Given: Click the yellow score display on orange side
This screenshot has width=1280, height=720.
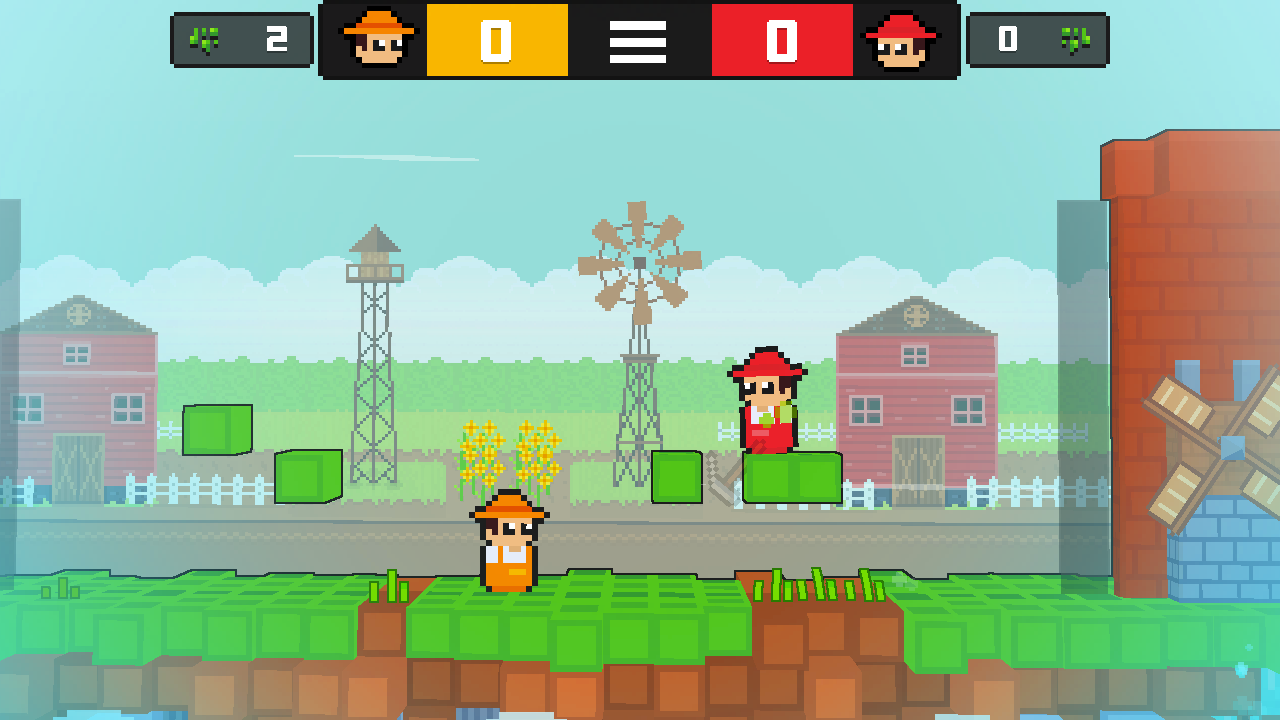Looking at the screenshot, I should pos(497,41).
